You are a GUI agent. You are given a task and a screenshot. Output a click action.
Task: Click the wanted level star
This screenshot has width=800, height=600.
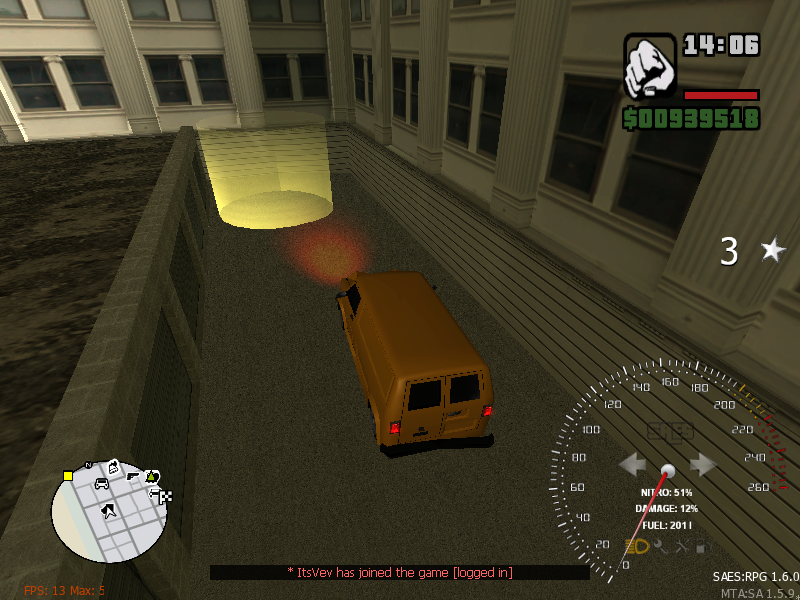tap(772, 250)
